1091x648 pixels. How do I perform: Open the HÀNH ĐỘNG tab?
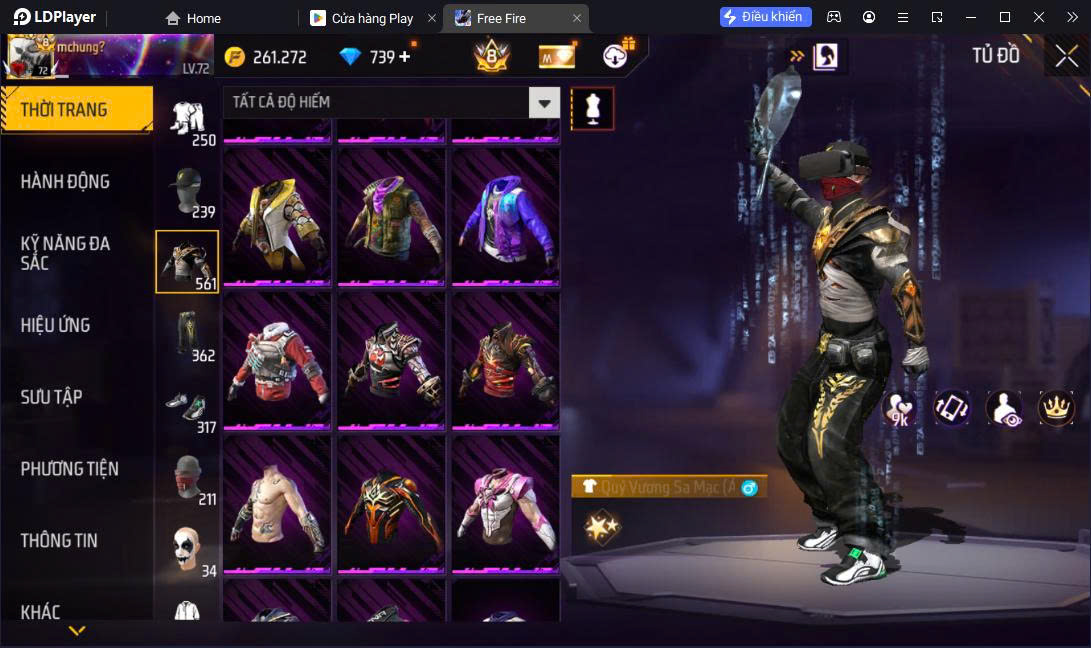(x=66, y=182)
